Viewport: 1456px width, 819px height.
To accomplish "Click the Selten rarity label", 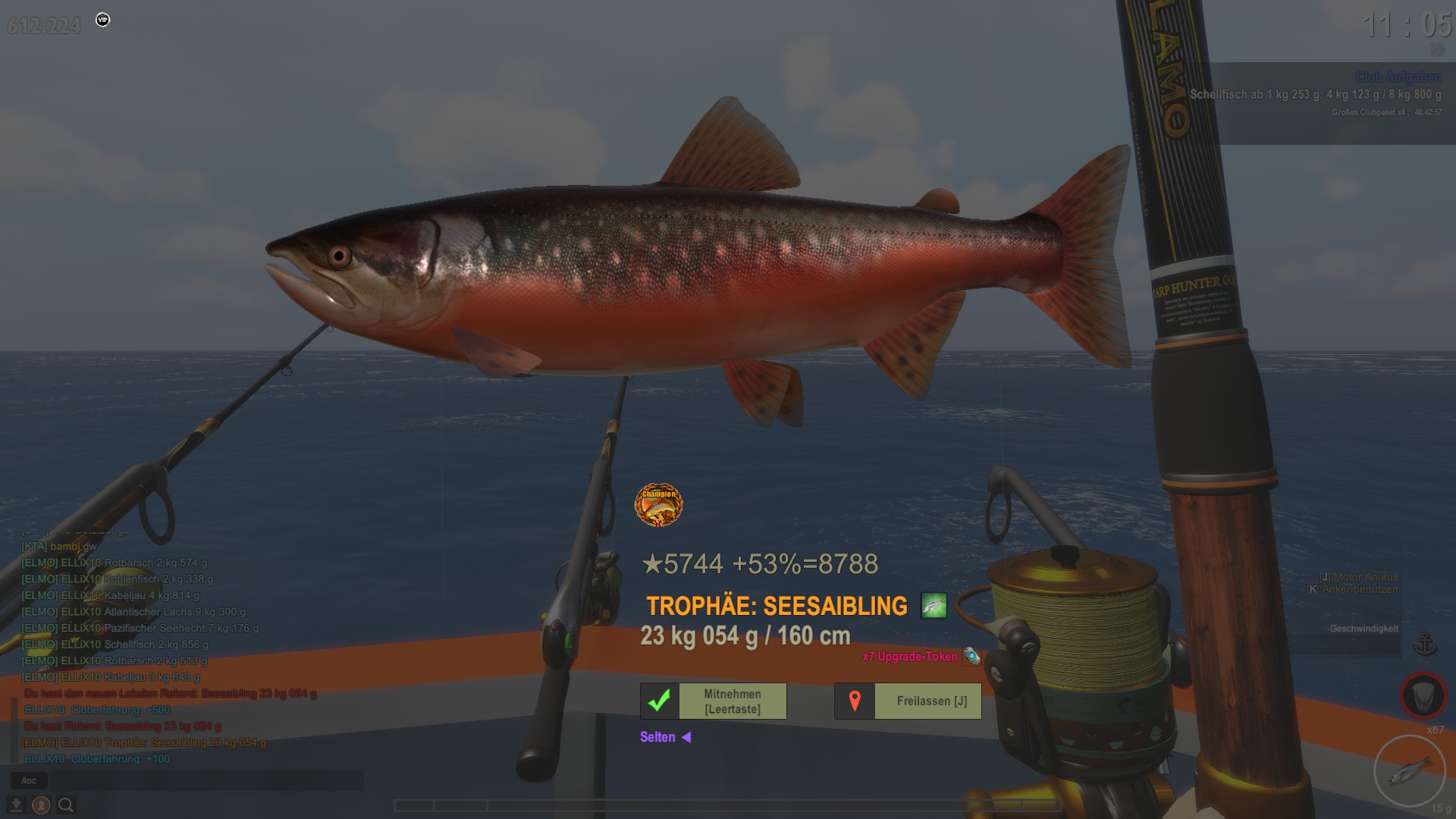I will coord(657,737).
